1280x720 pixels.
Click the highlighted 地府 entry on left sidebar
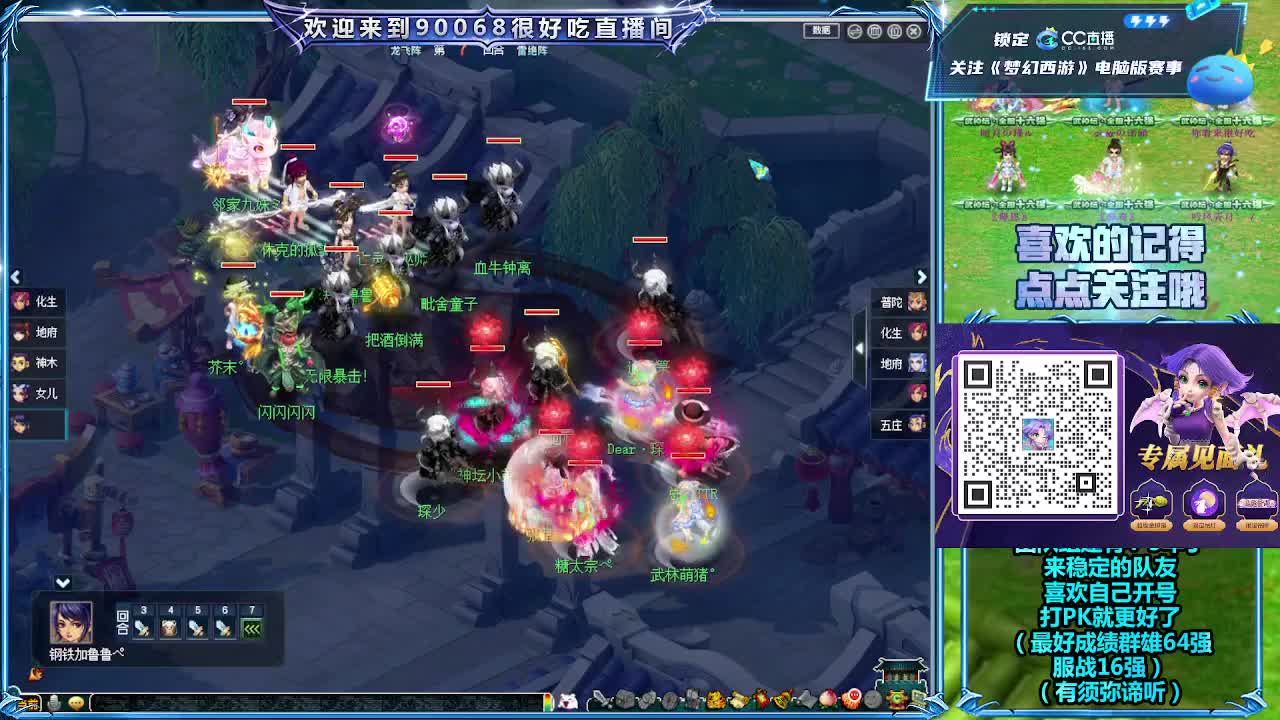(40, 332)
